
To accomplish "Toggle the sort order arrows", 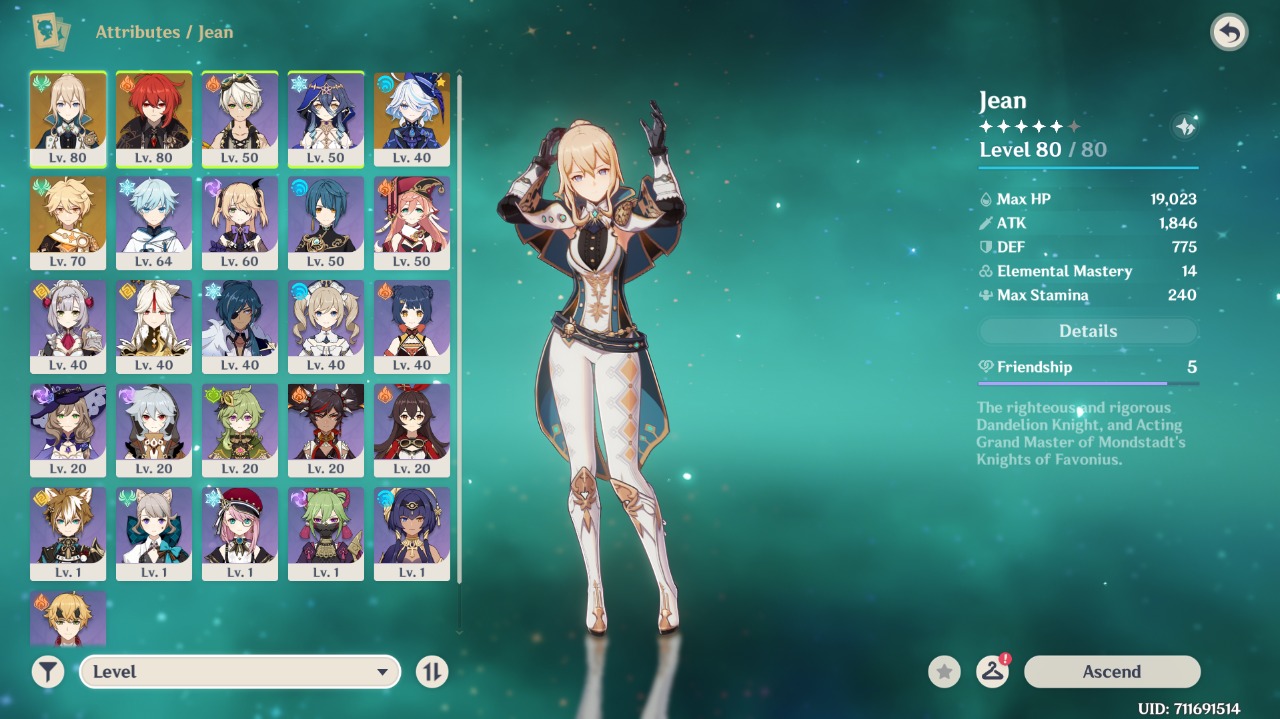I will tap(431, 672).
